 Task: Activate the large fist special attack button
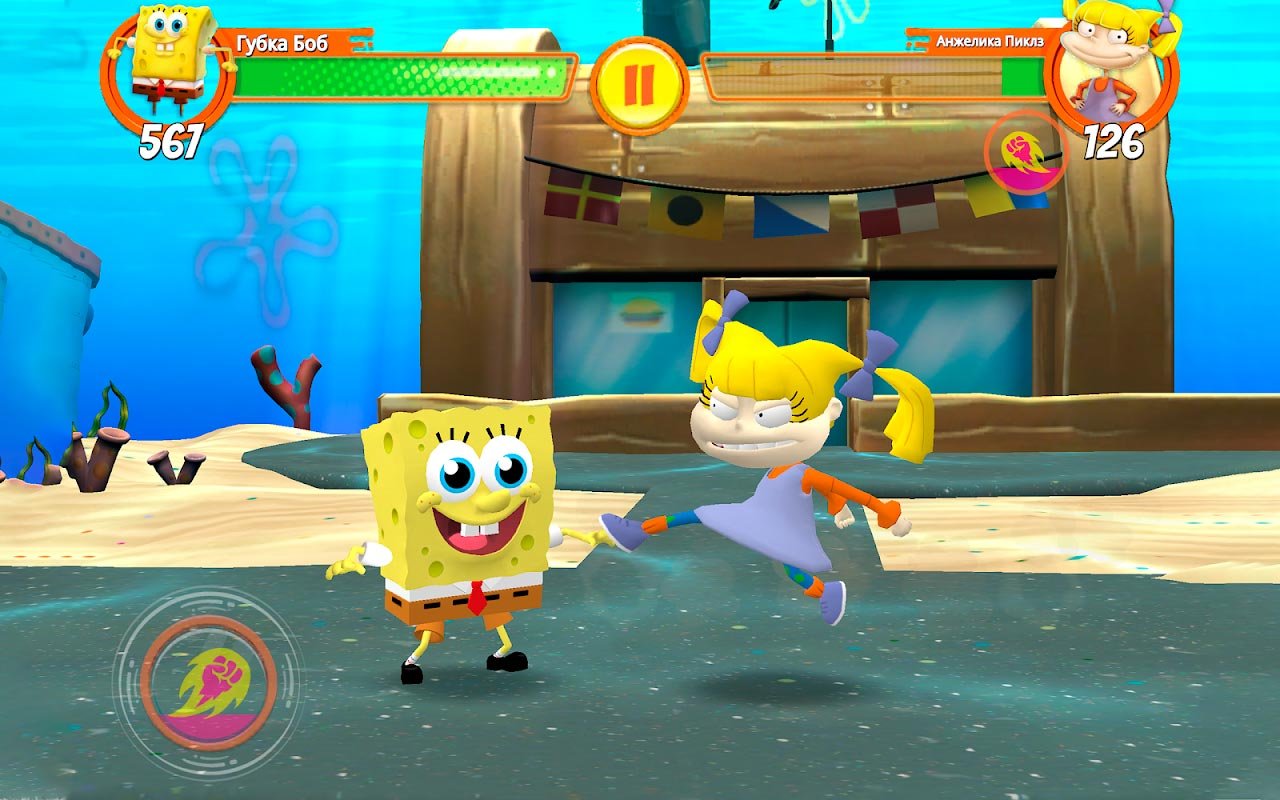pyautogui.click(x=208, y=683)
